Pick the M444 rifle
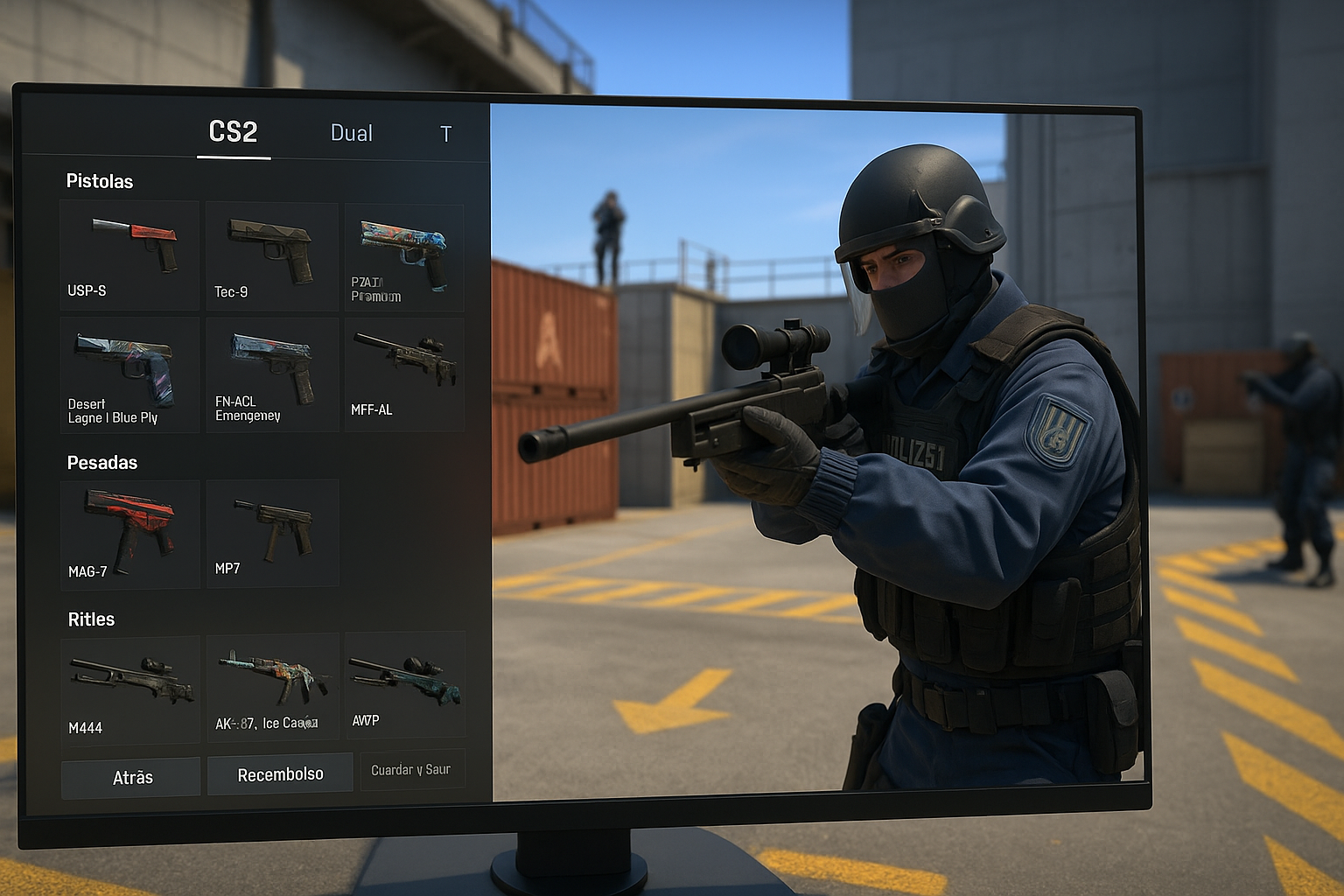The height and width of the screenshot is (896, 1344). click(129, 690)
